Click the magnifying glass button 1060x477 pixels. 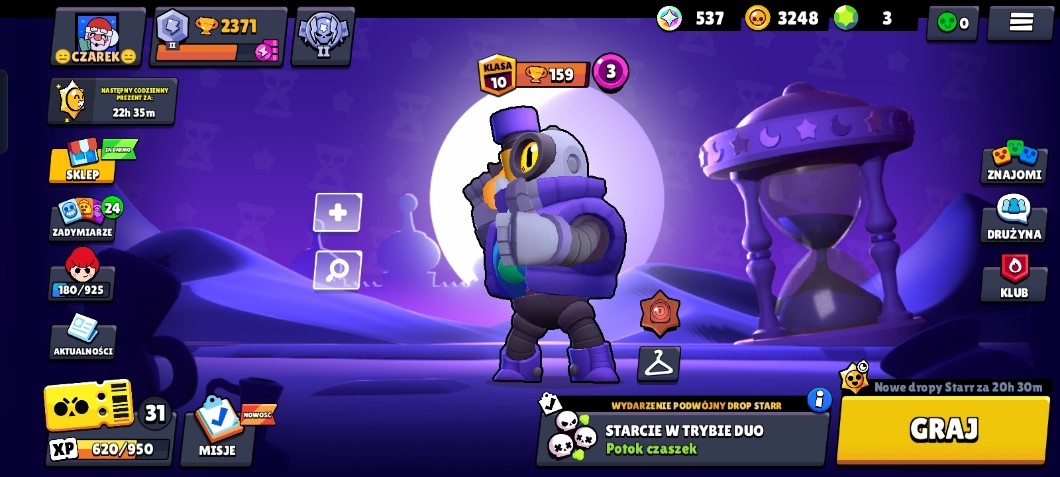pos(338,270)
